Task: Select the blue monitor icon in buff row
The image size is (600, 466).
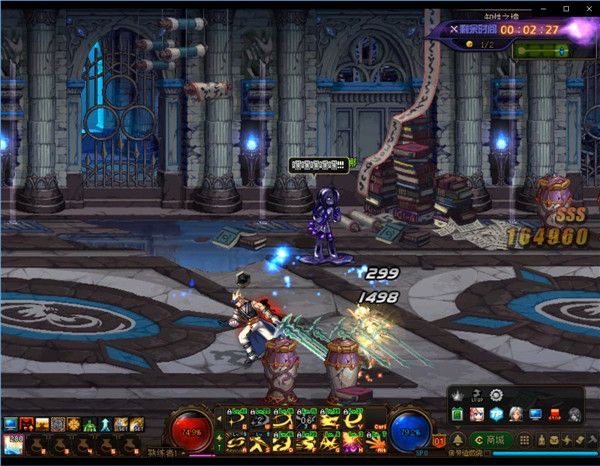Action: 11,424
